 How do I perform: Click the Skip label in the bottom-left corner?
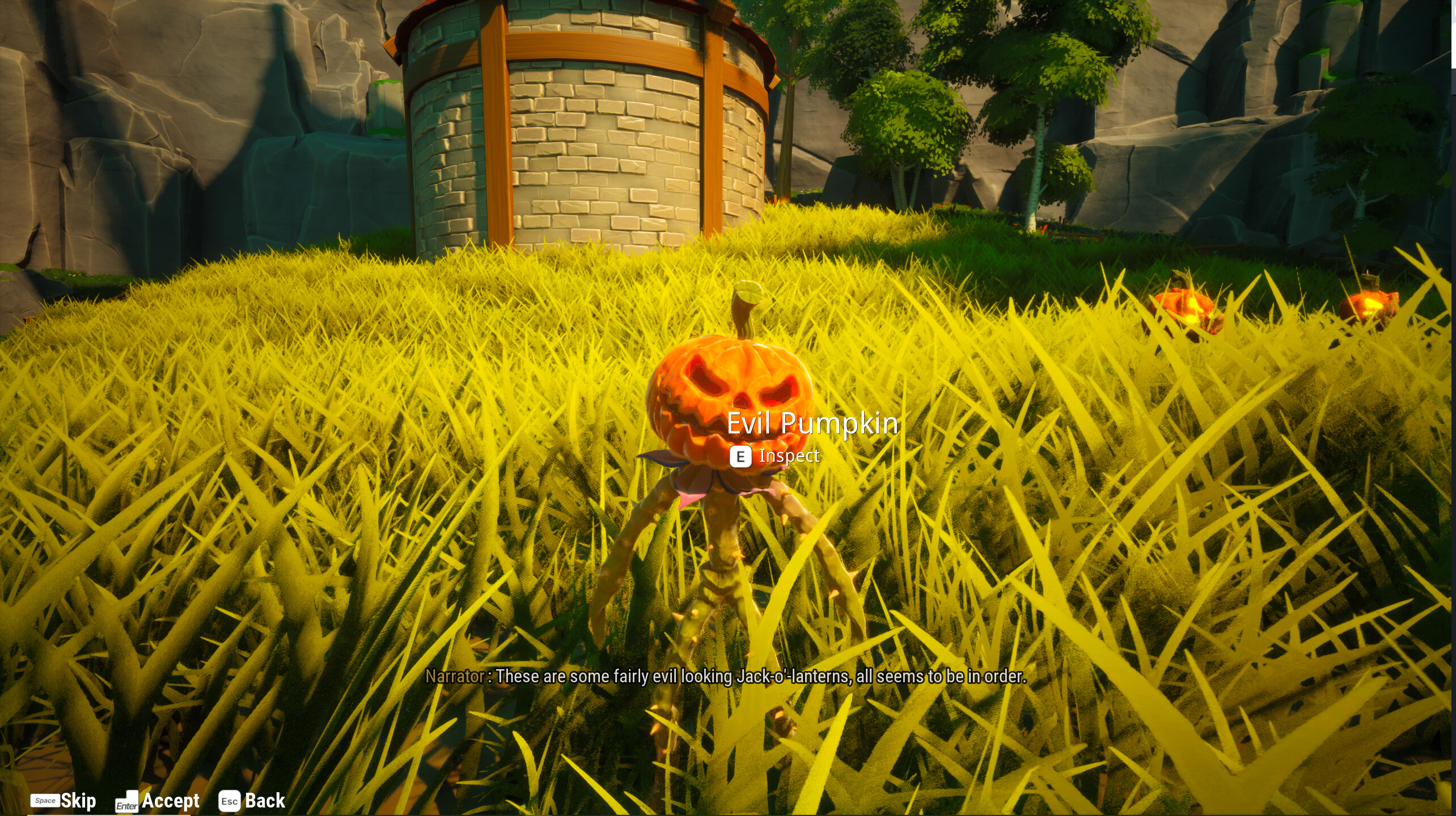(79, 800)
